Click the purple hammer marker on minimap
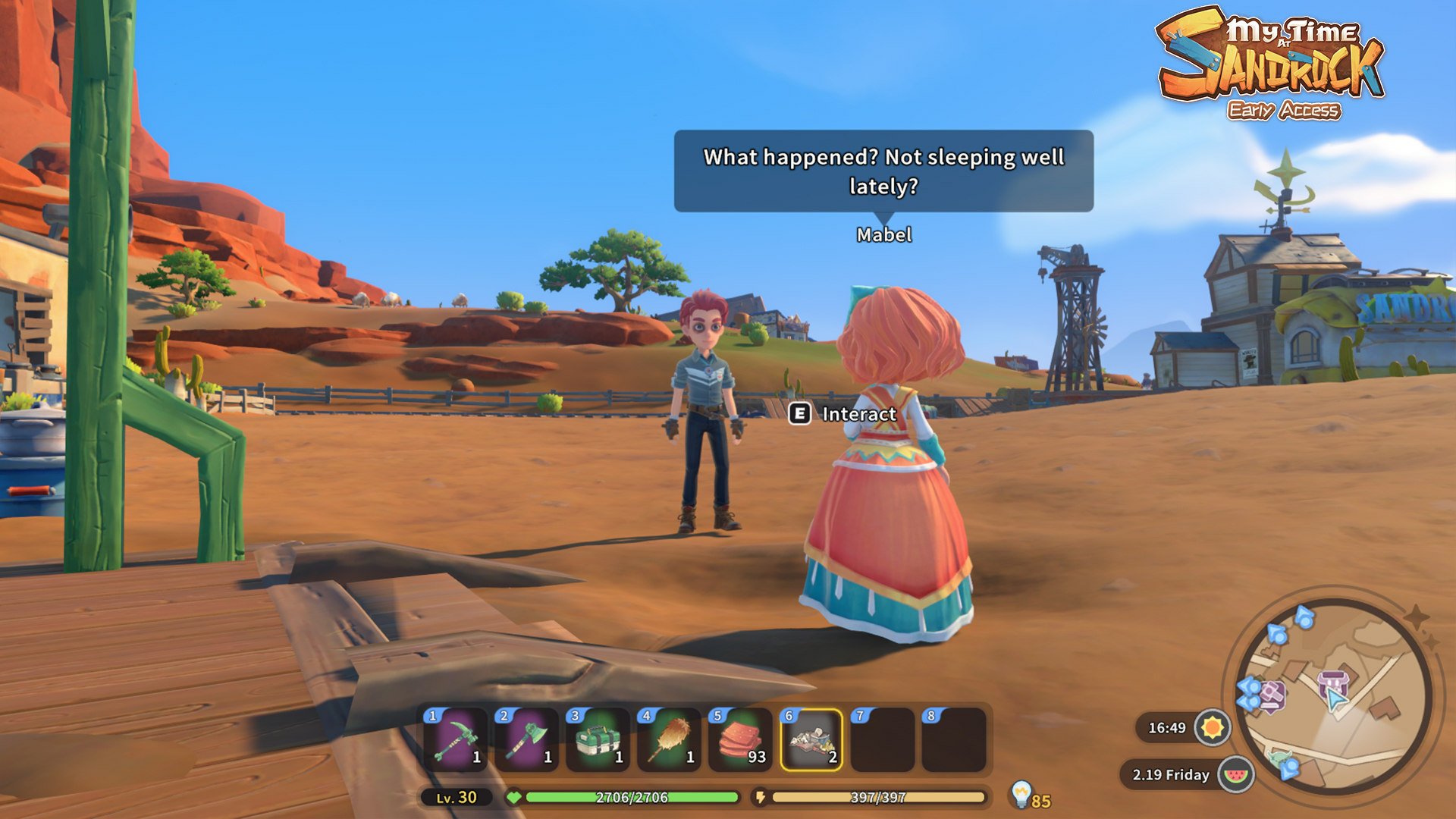The image size is (1456, 819). click(x=1272, y=694)
